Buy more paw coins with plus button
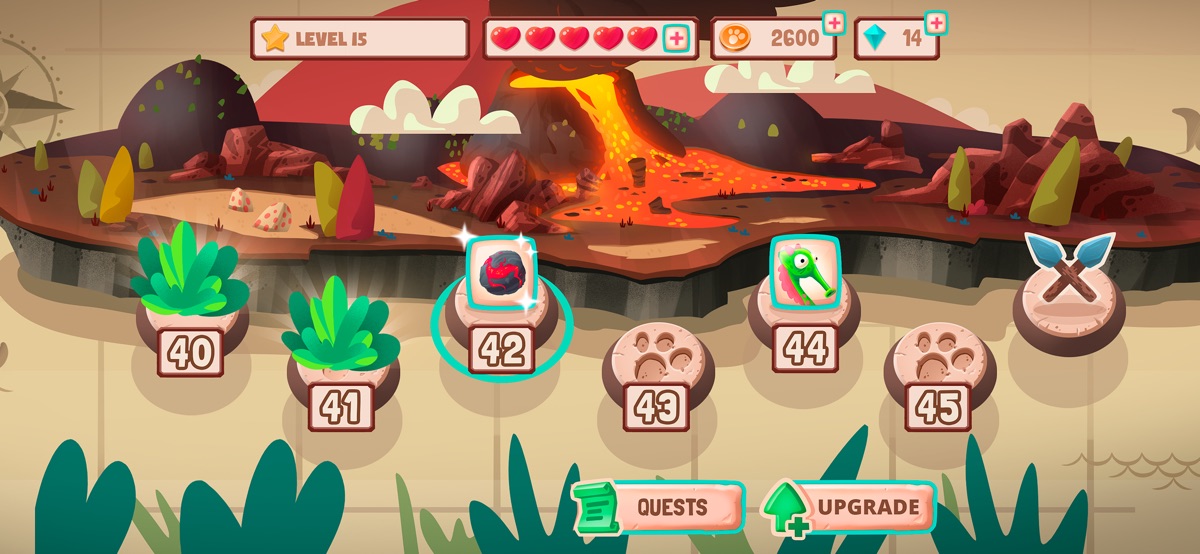1200x554 pixels. coord(833,22)
